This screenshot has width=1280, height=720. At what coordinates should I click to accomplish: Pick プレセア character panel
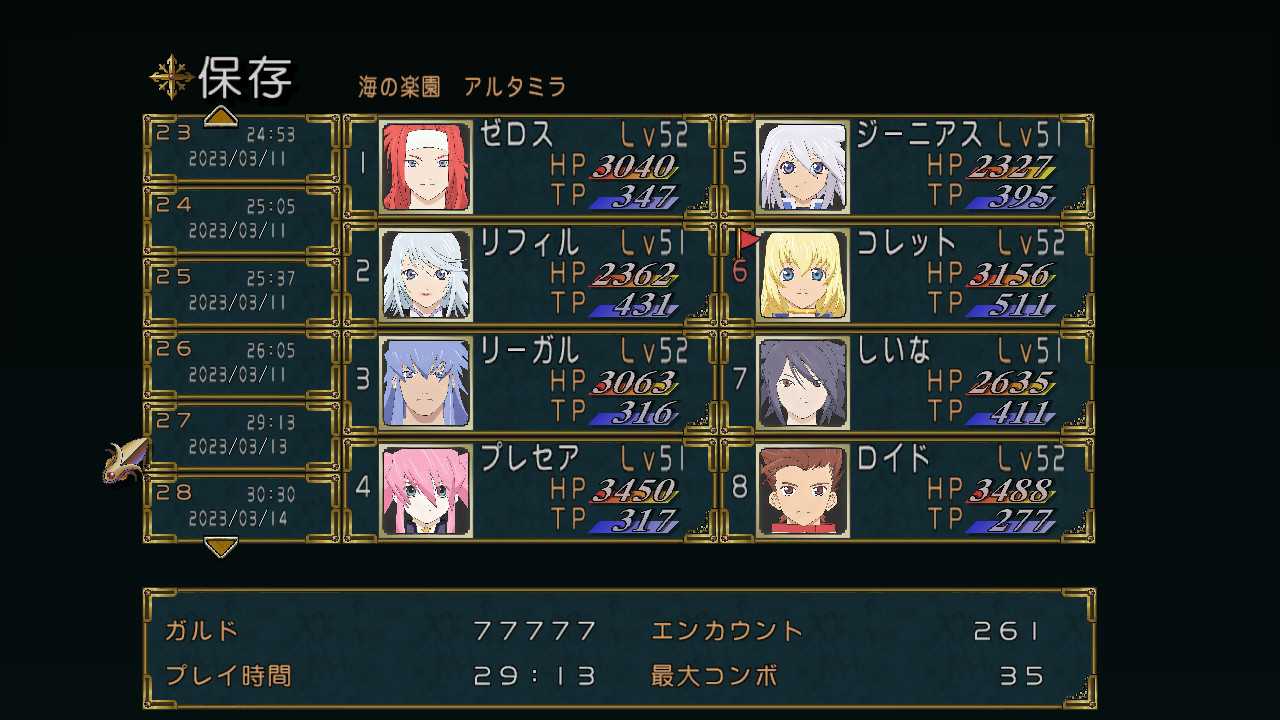point(530,490)
